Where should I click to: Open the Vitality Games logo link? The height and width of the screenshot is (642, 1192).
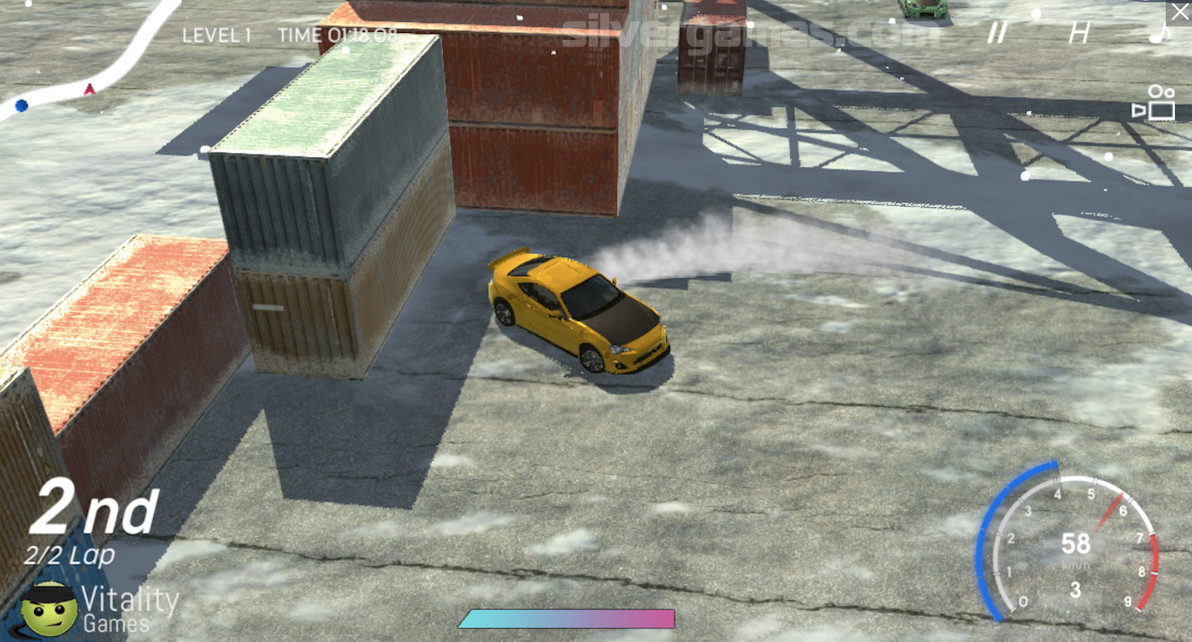(100, 607)
